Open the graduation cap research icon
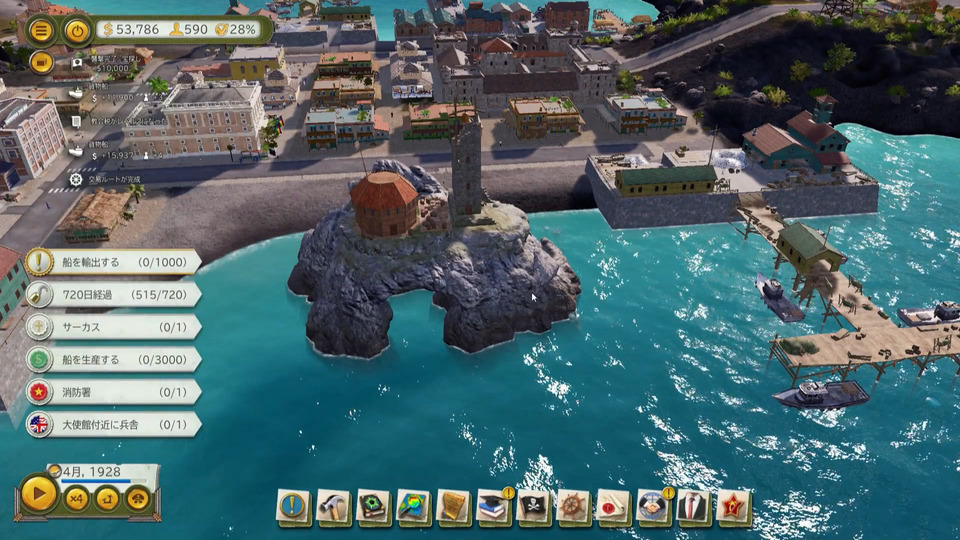Viewport: 960px width, 540px height. pyautogui.click(x=494, y=506)
